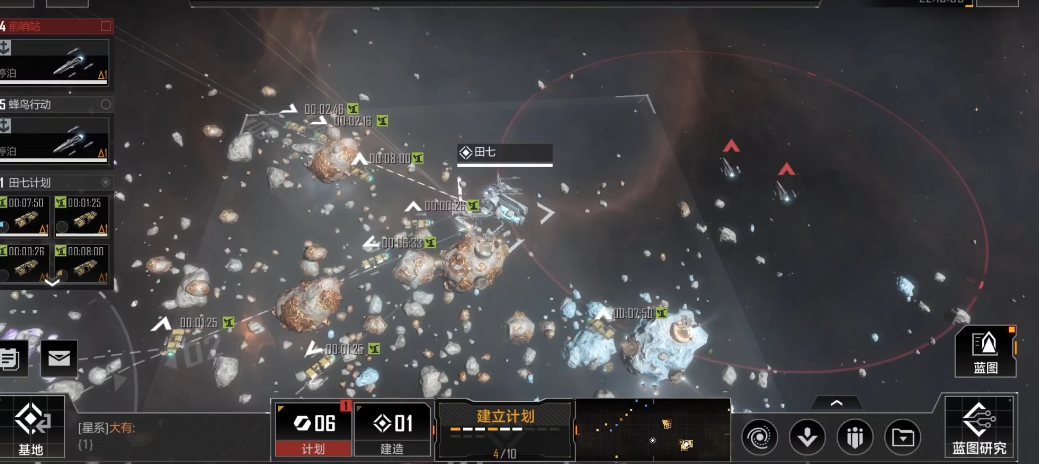1039x464 pixels.
Task: Open 蓝图研究 blueprint research
Action: point(979,428)
